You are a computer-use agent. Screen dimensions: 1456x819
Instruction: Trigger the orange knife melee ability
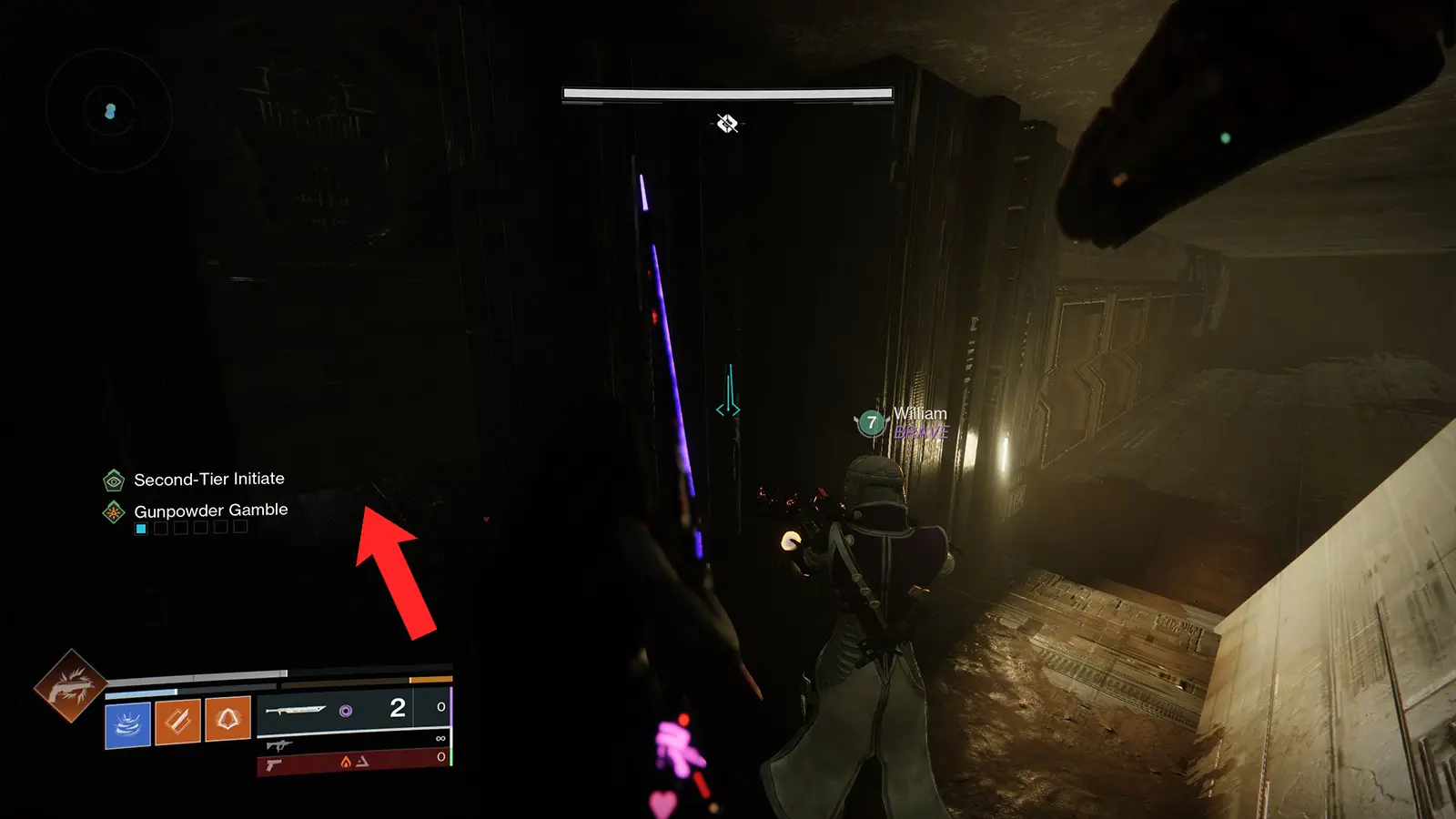point(177,722)
